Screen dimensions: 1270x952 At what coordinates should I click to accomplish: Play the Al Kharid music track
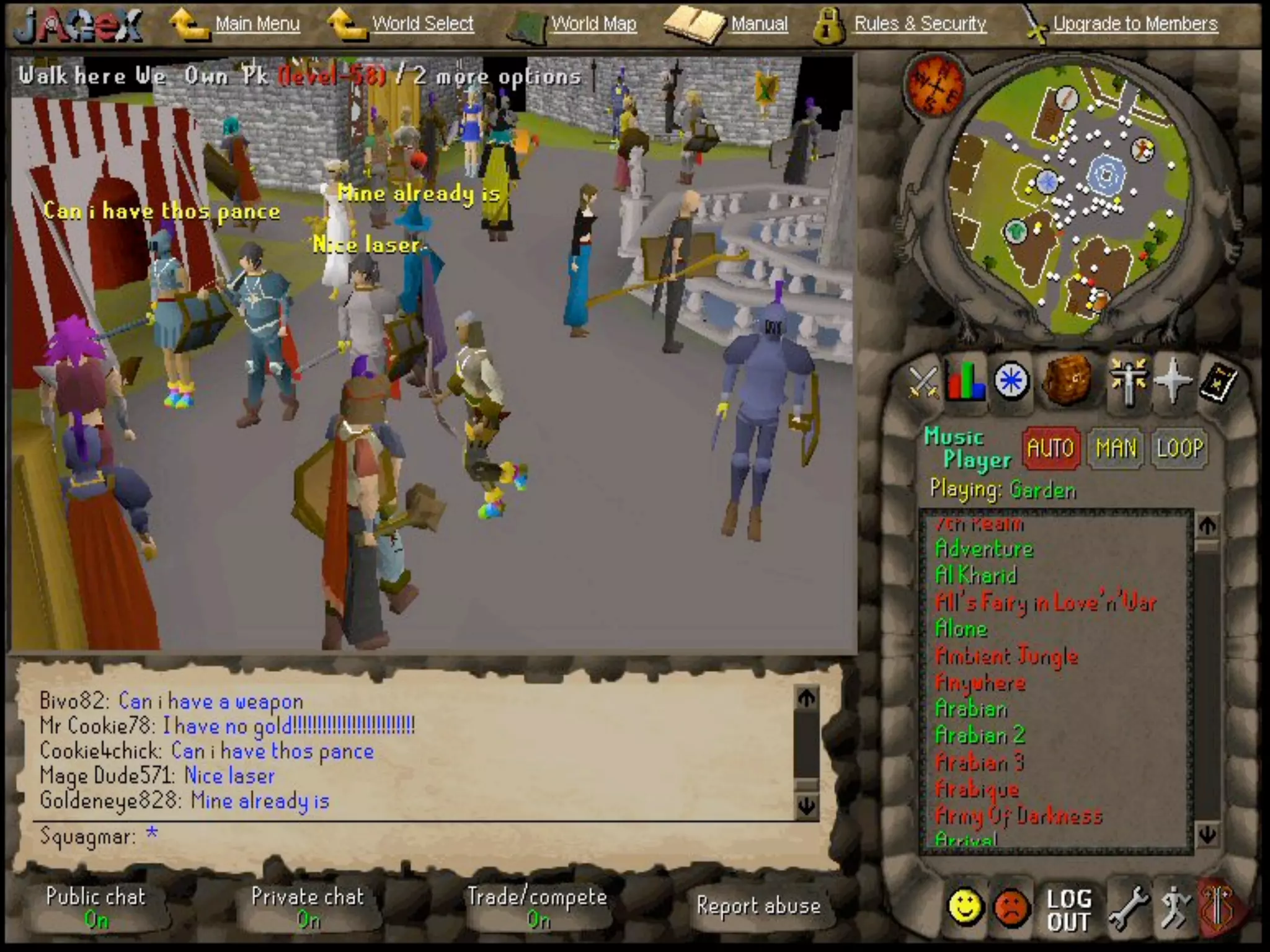(976, 576)
